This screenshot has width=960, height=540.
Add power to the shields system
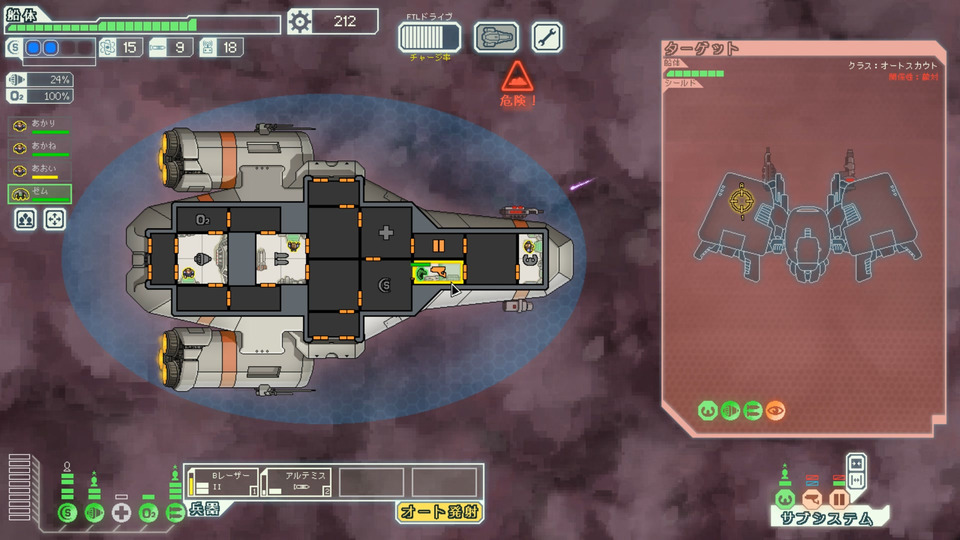[x=68, y=513]
